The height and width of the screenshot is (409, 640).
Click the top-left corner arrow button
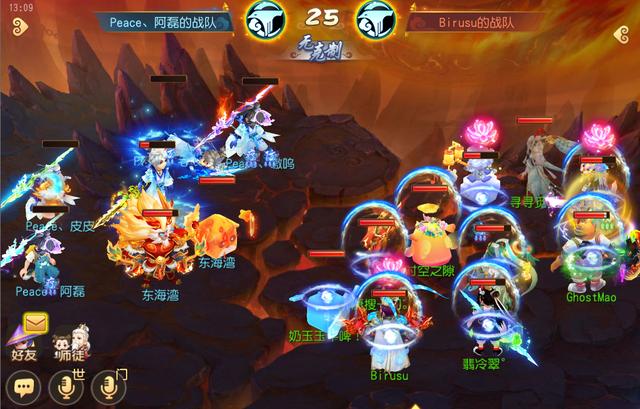[22, 36]
